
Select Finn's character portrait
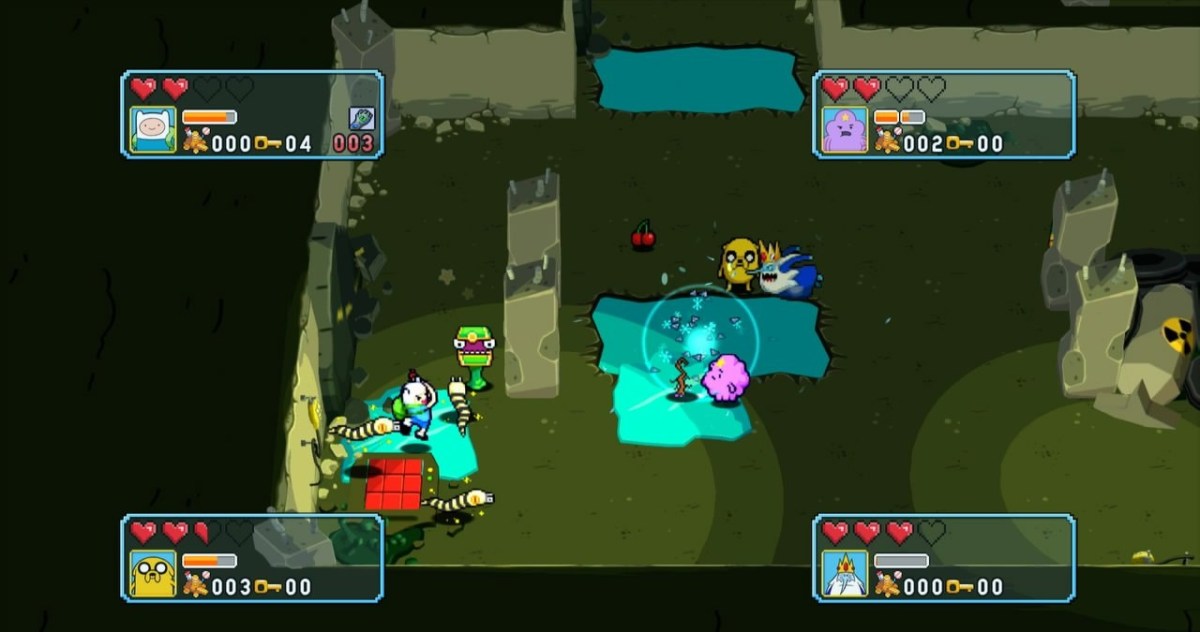click(153, 130)
